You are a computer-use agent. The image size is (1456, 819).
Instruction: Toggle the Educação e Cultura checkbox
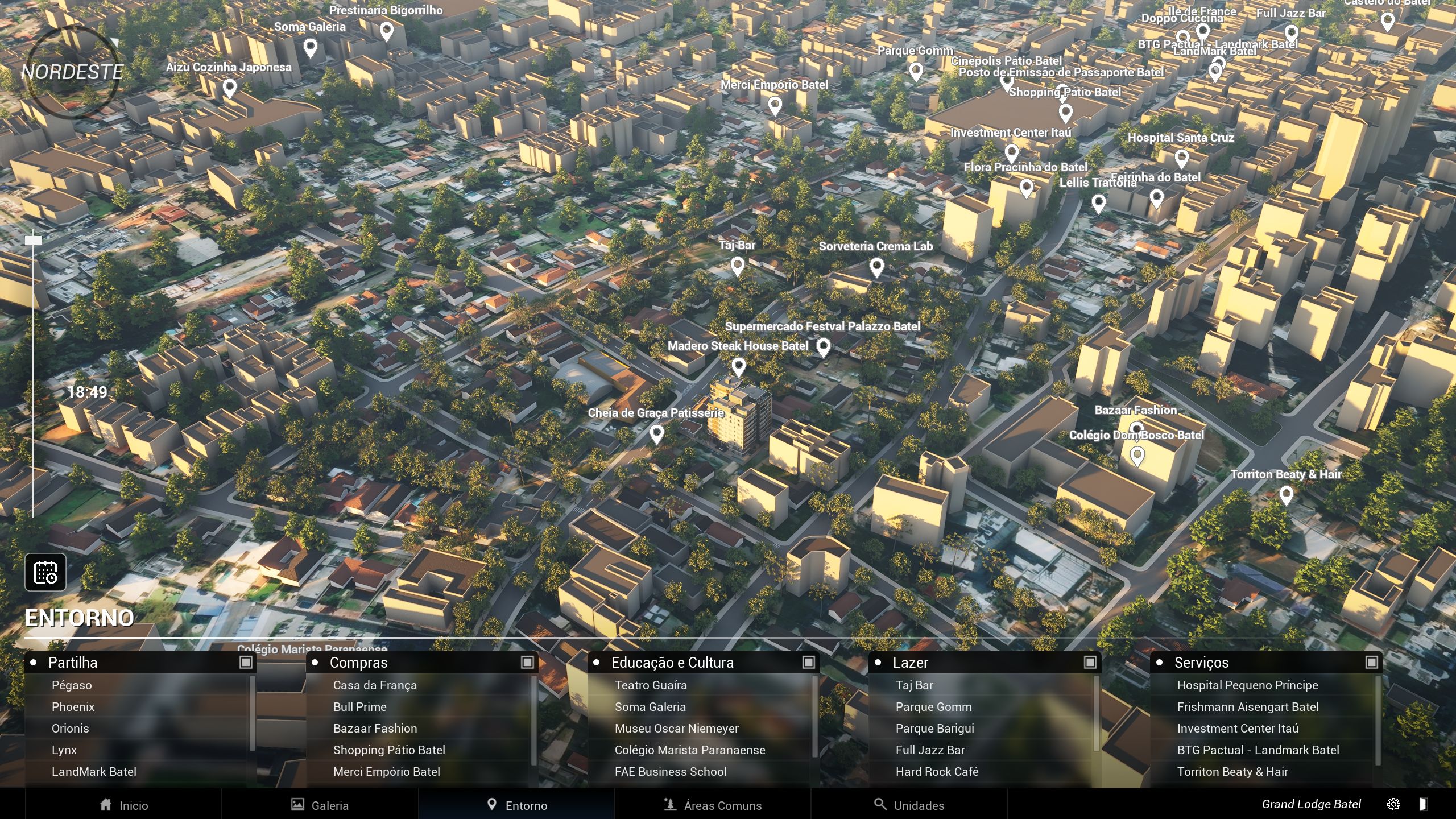click(x=808, y=662)
